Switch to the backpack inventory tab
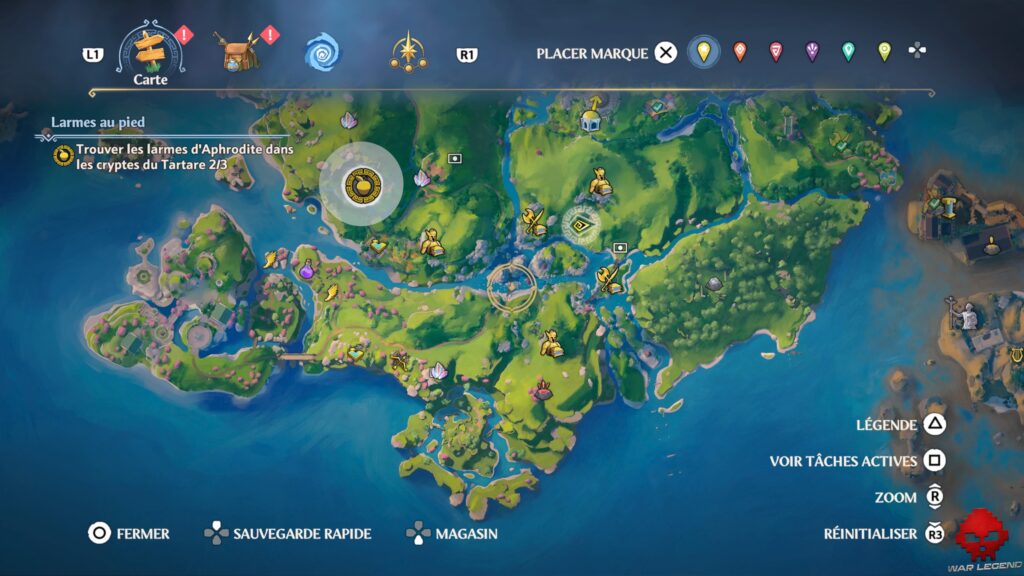The height and width of the screenshot is (576, 1024). 237,51
